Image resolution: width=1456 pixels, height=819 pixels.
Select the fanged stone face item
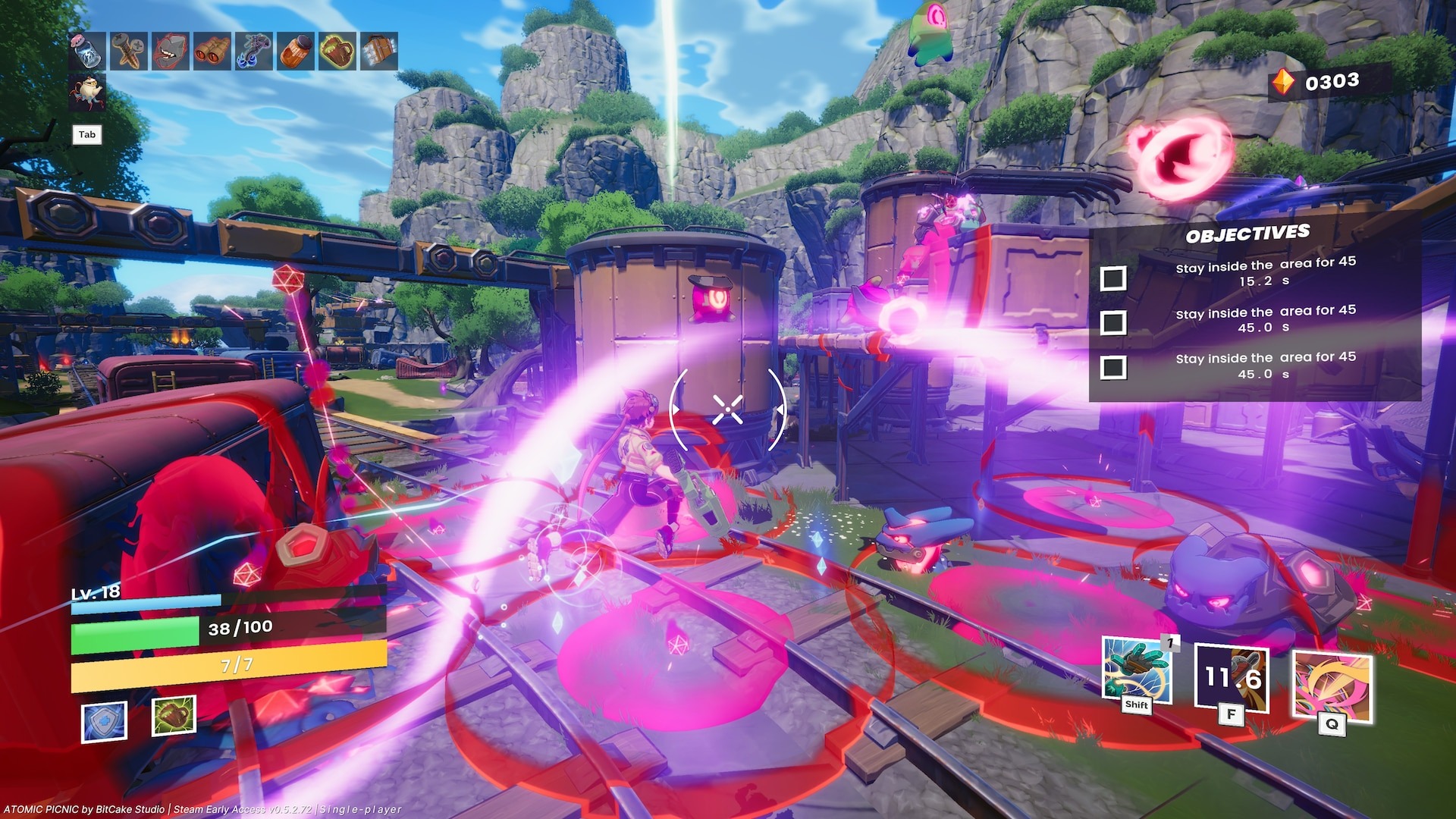pos(170,51)
